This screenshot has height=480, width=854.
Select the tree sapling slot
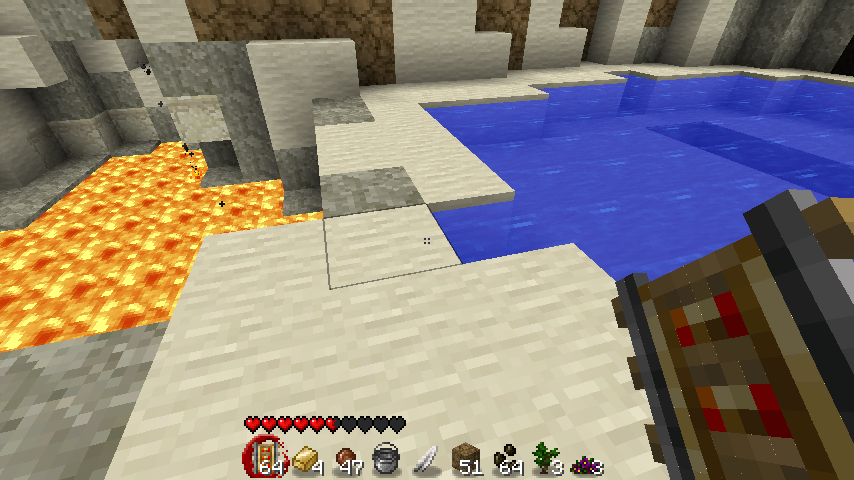coord(547,459)
